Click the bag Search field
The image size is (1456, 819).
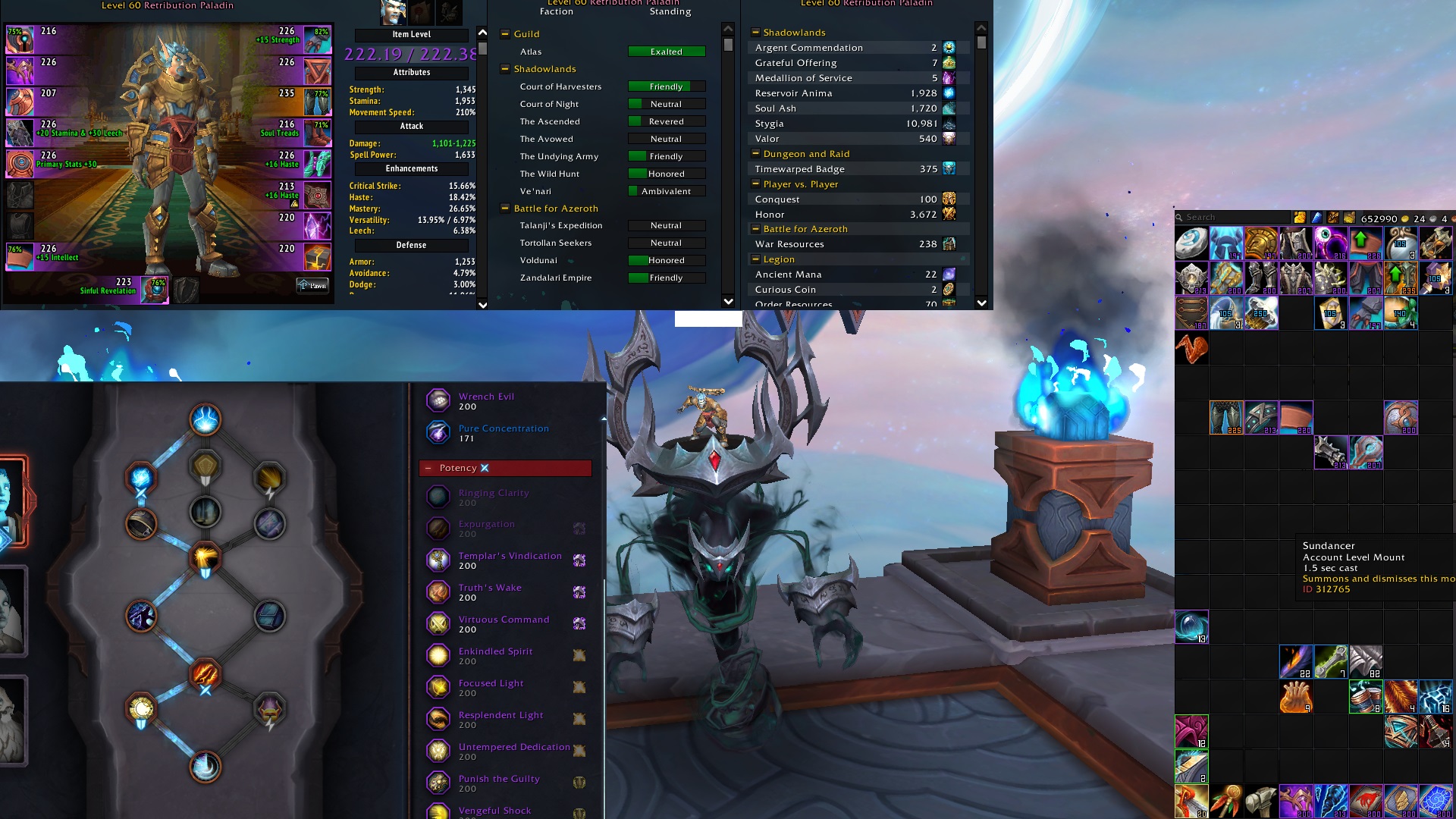(x=1232, y=218)
